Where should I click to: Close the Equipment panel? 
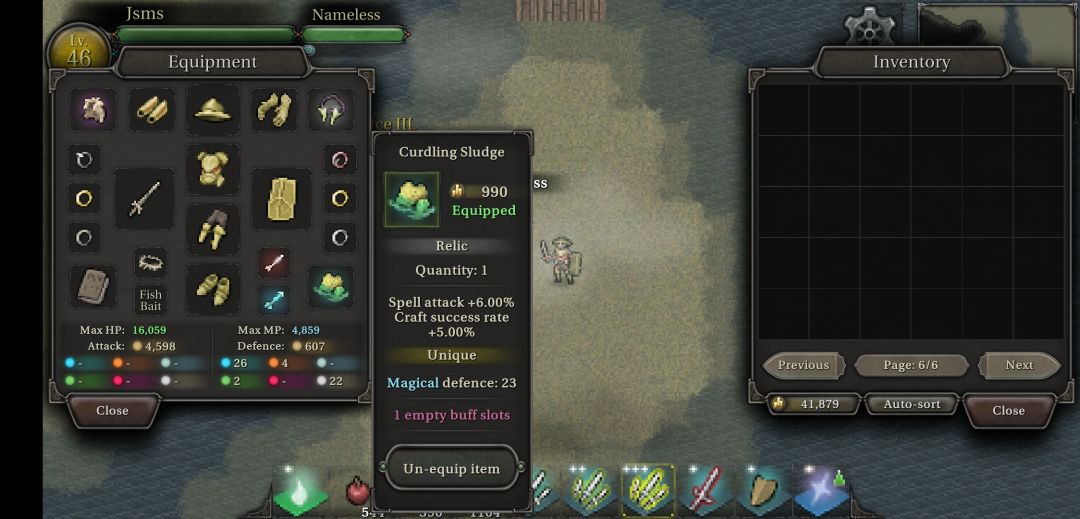click(x=112, y=410)
